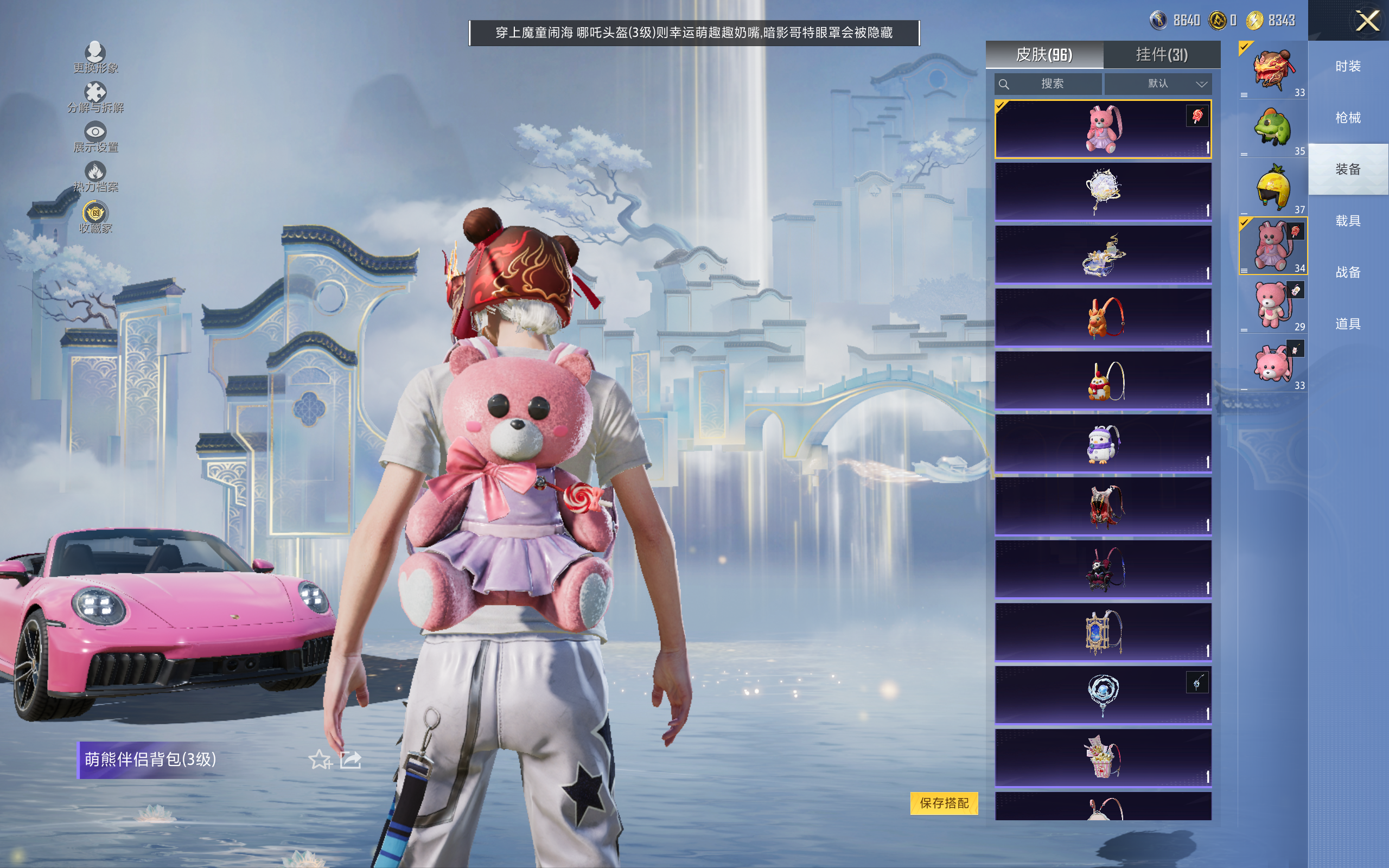Open 分解与拆解 dismantle option
1389x868 pixels.
click(x=95, y=98)
